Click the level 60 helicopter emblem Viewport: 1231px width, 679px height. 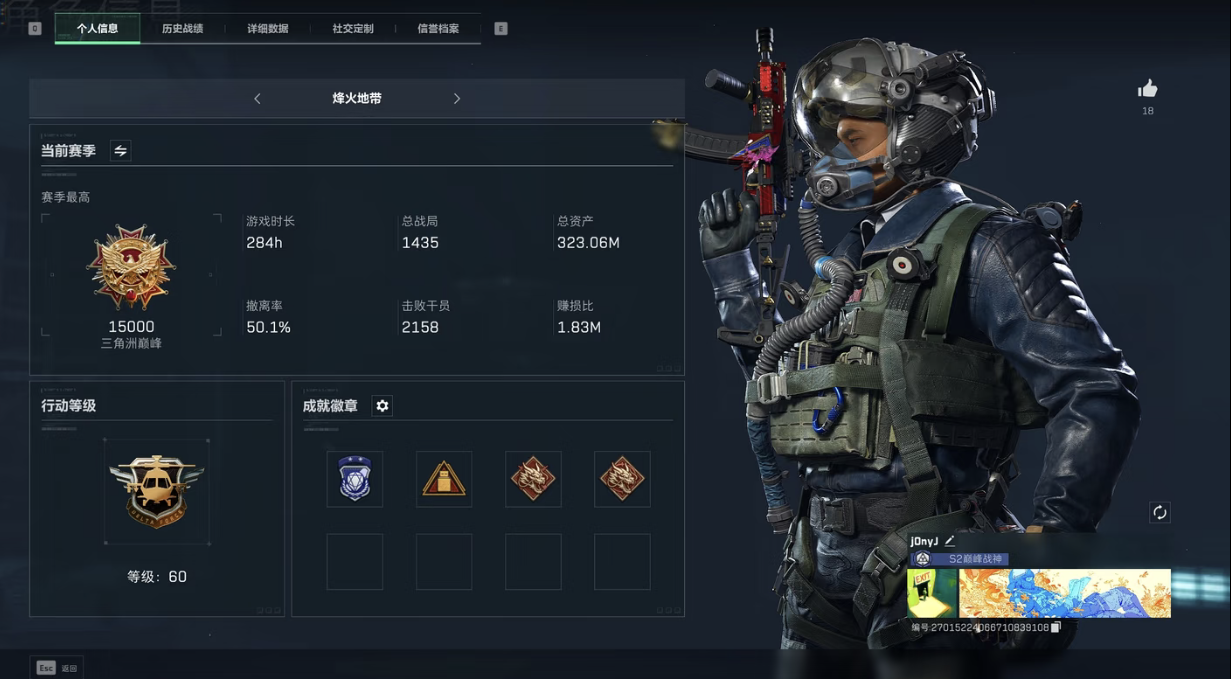[x=157, y=491]
